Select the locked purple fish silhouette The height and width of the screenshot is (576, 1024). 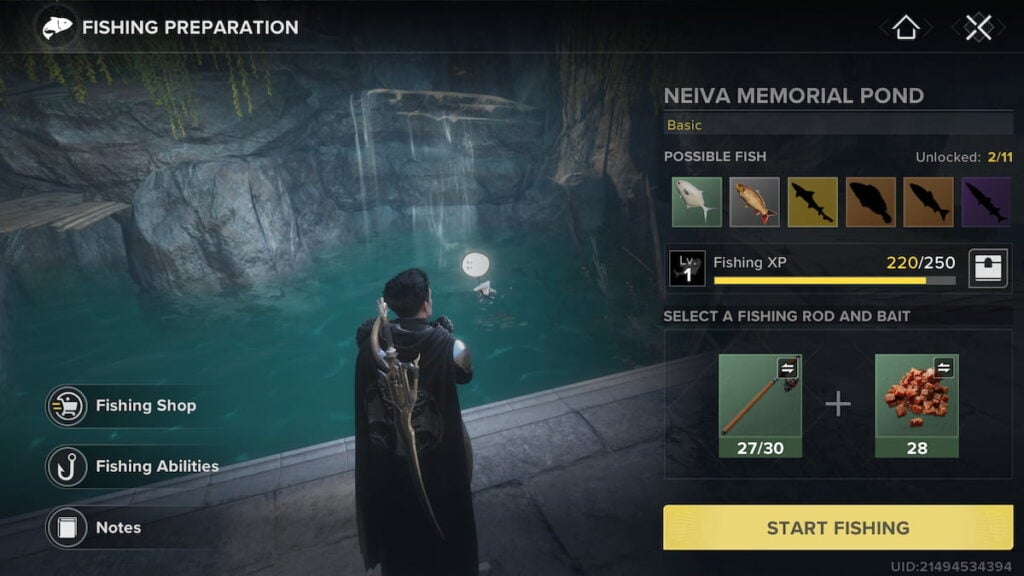click(986, 201)
